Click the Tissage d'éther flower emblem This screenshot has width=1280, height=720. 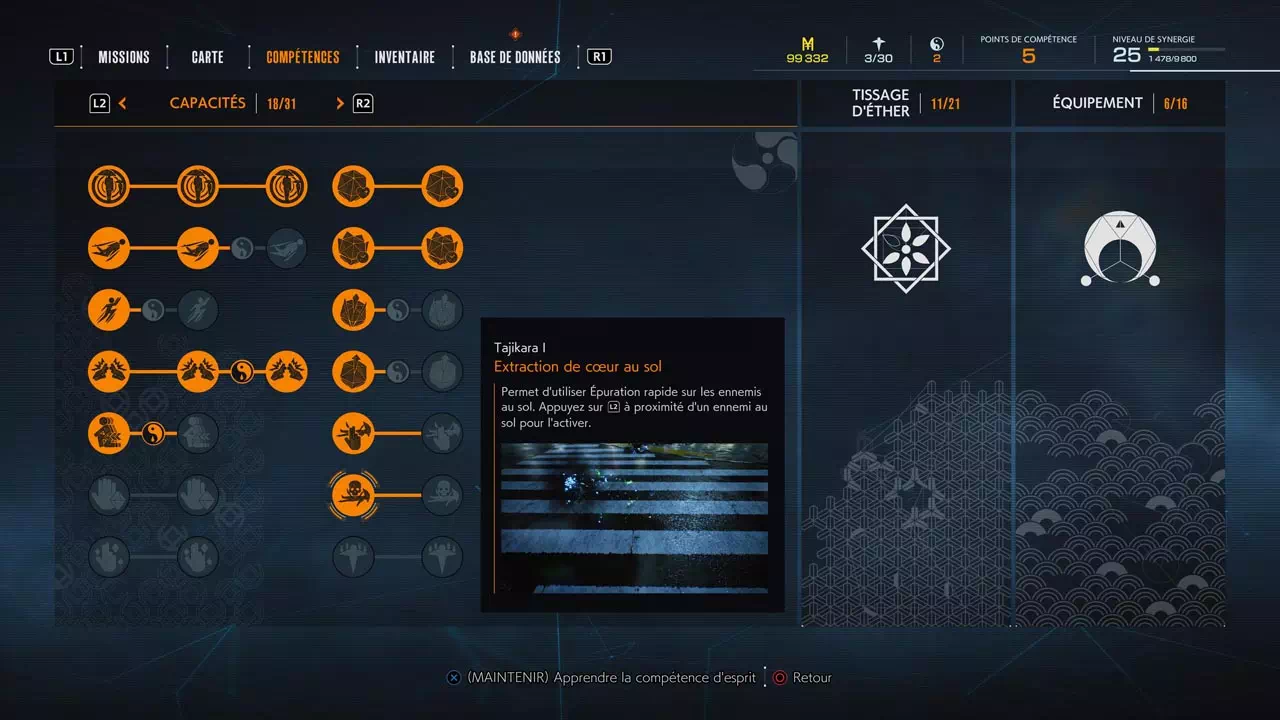click(906, 248)
